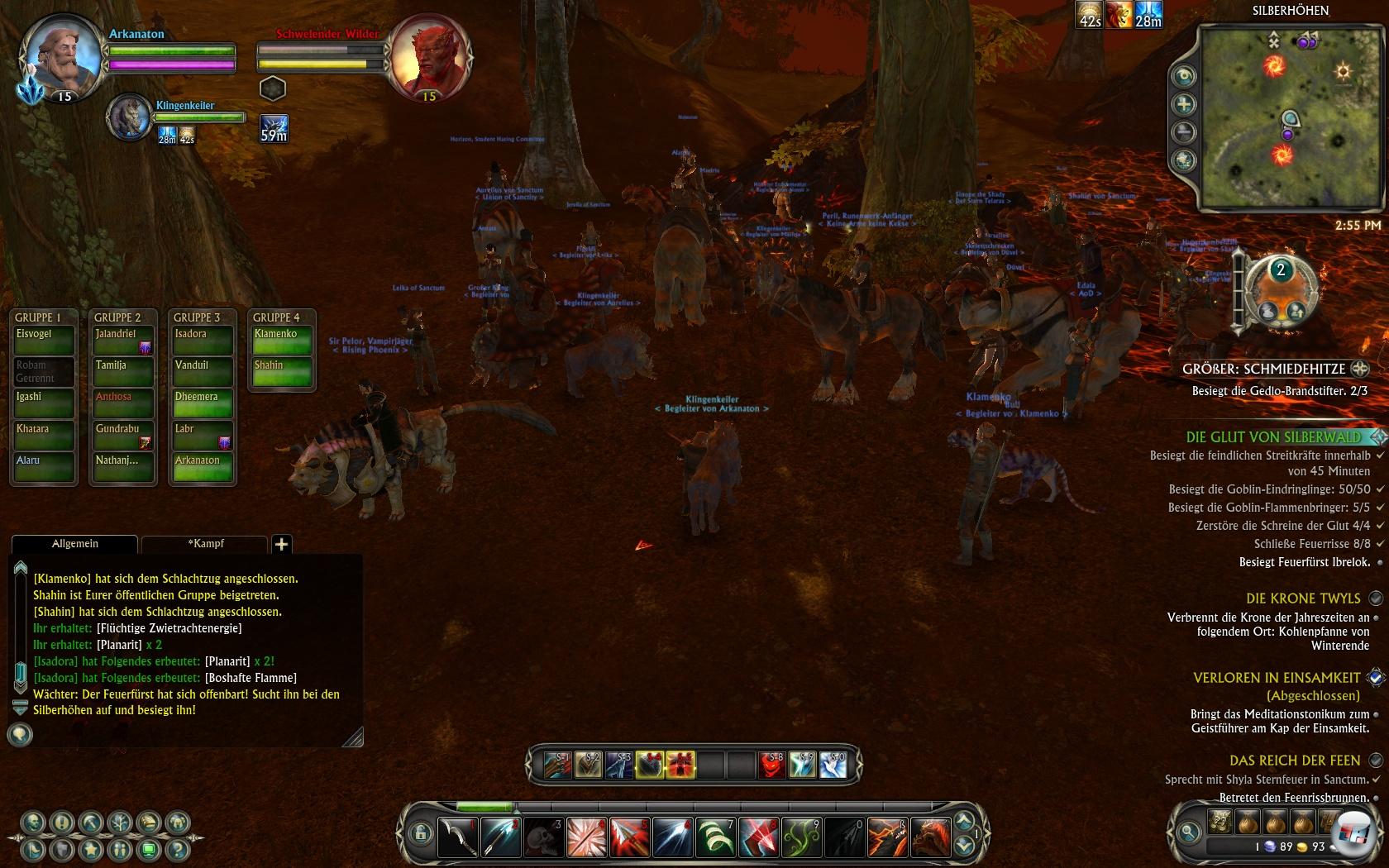Zoom in the minimap with plus button
Screen dimensions: 1389x868
point(1185,104)
